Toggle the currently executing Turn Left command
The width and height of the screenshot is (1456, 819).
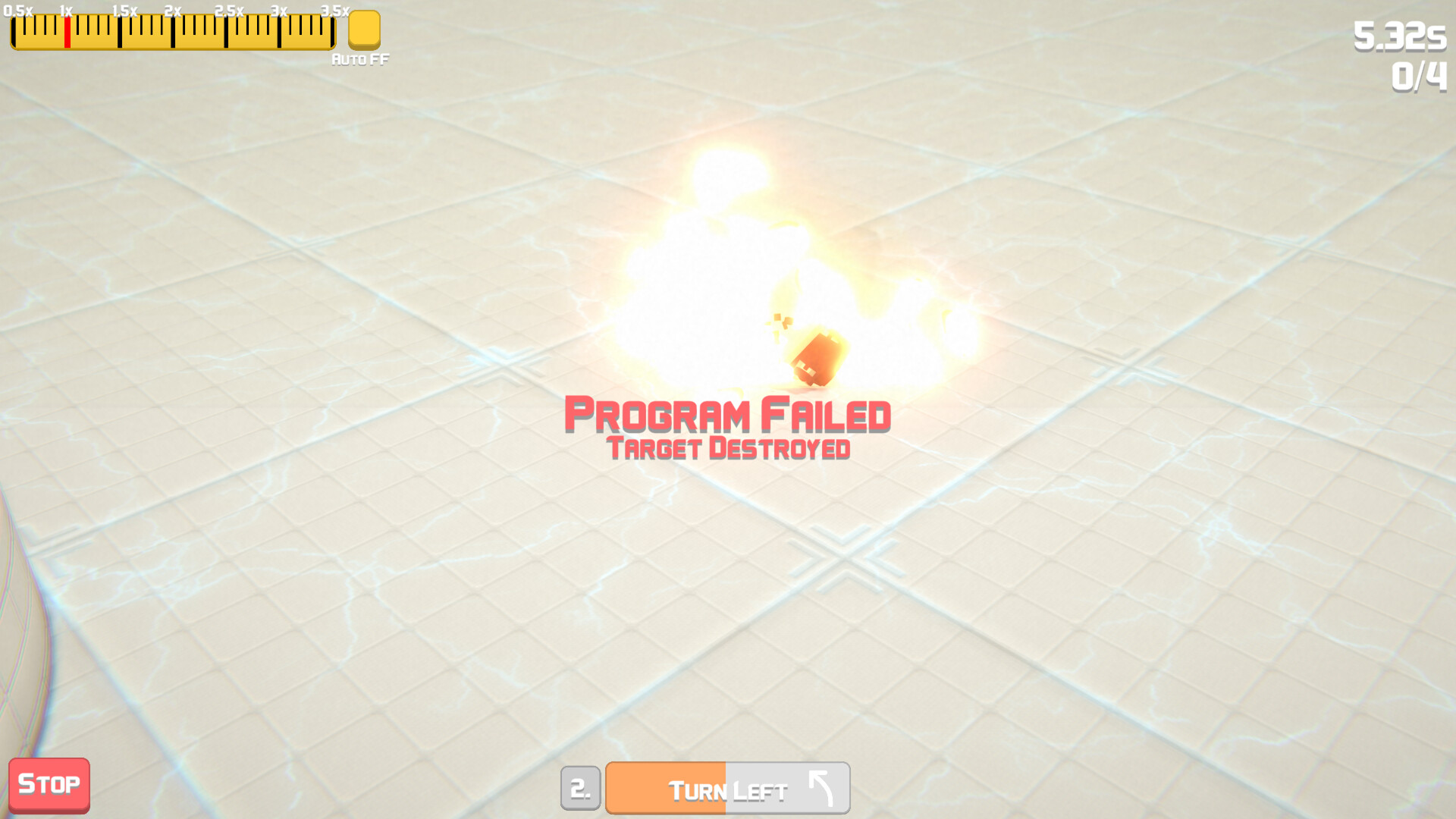[x=726, y=787]
